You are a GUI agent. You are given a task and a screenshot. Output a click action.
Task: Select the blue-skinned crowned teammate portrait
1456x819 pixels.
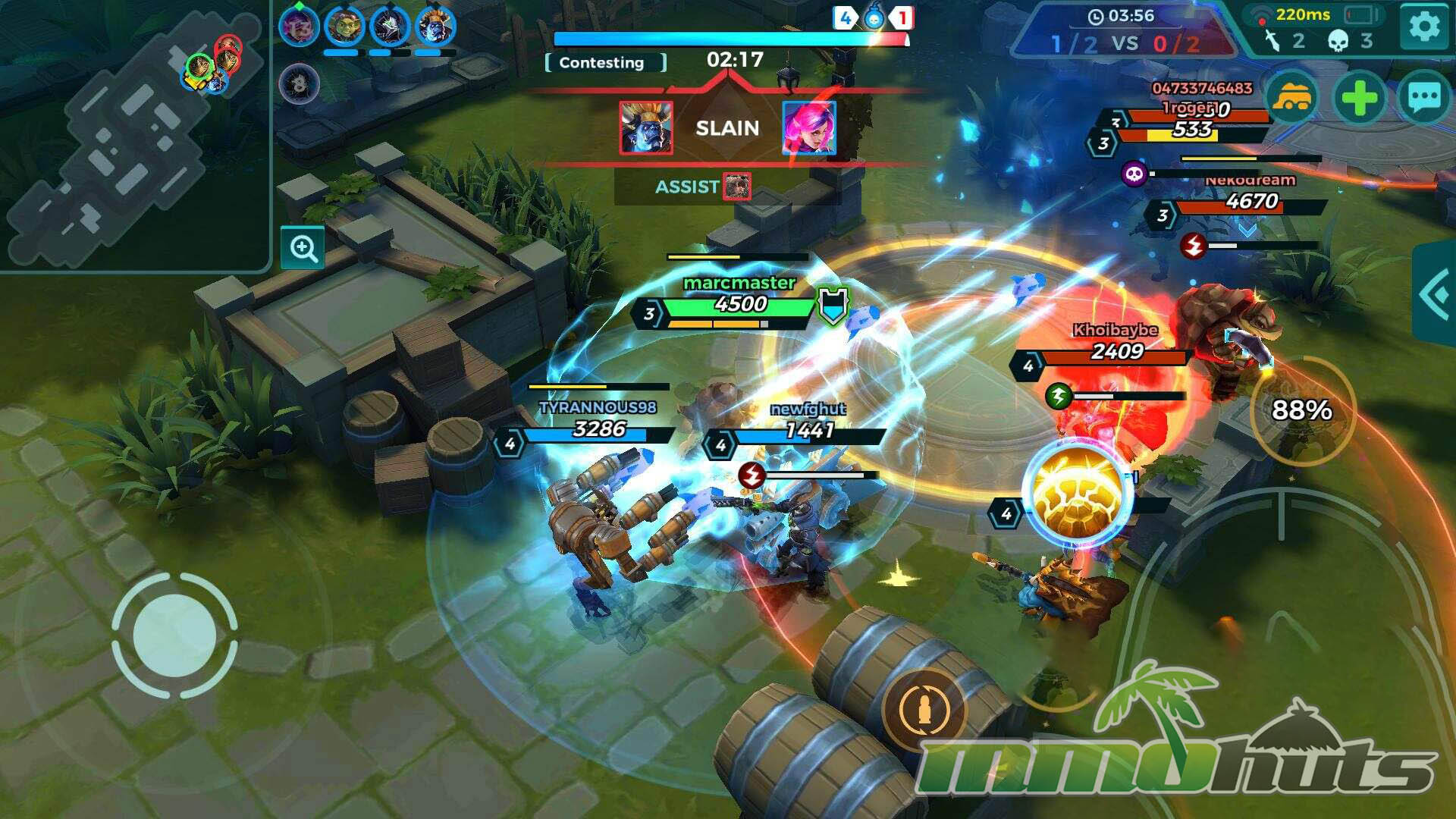[435, 26]
